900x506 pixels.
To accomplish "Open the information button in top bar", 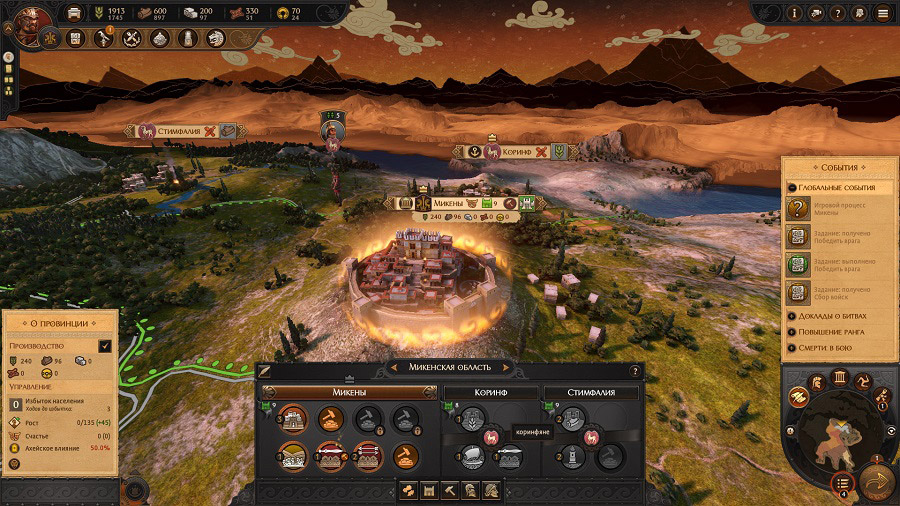I will 794,13.
